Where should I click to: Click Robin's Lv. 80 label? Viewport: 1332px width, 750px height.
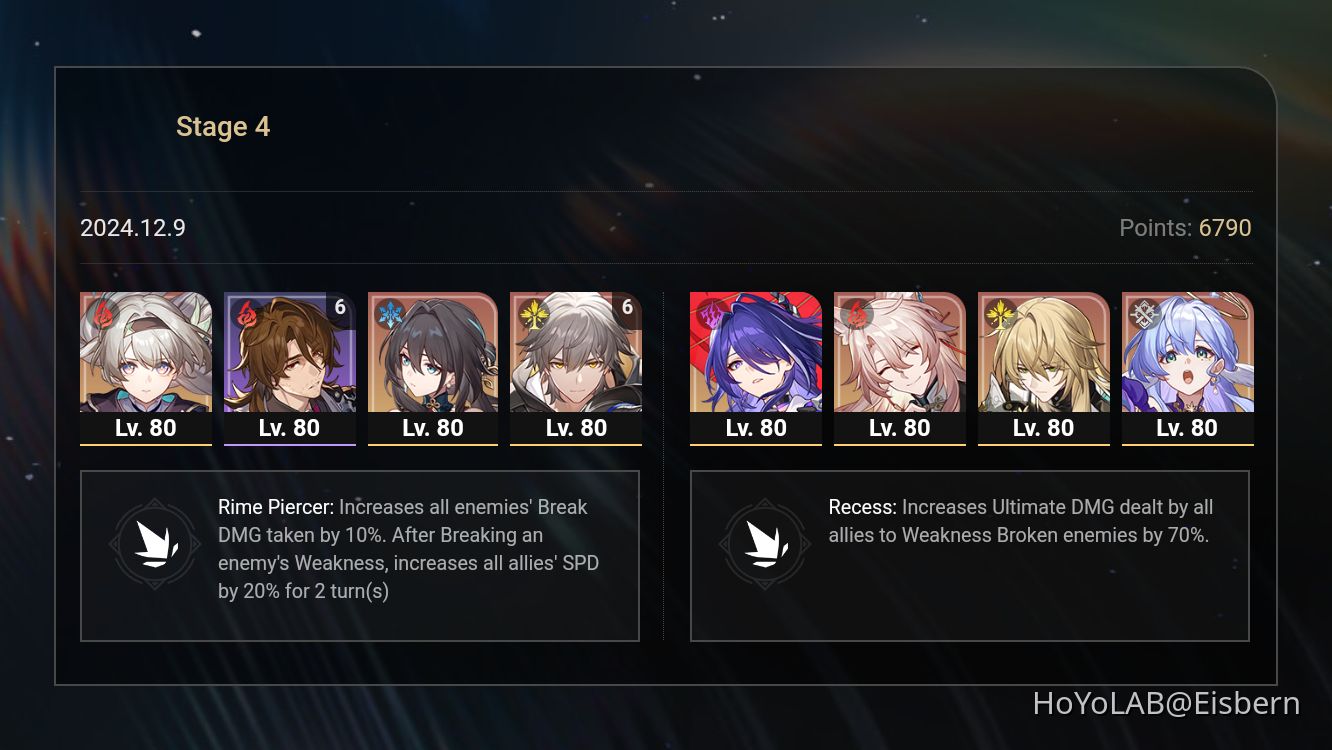point(1187,428)
